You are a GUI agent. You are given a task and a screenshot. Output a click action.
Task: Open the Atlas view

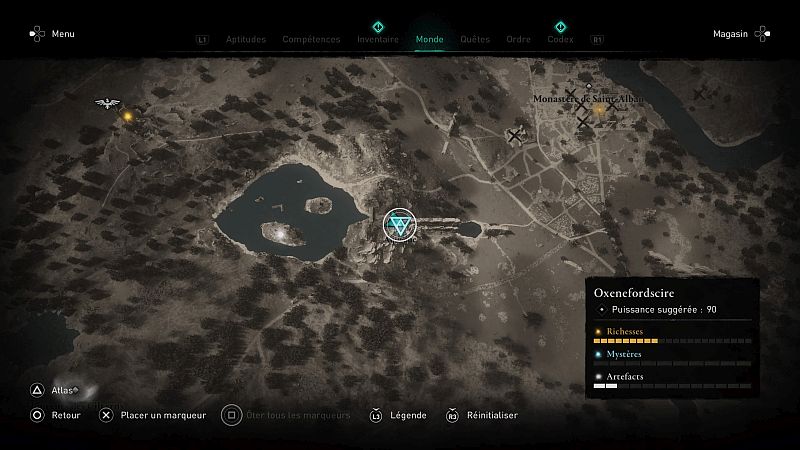click(x=64, y=390)
